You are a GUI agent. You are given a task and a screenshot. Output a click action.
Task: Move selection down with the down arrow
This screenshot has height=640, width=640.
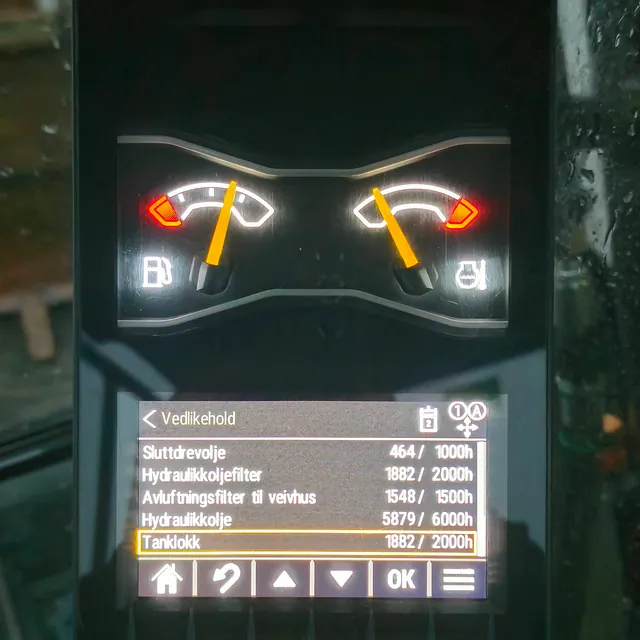[341, 579]
